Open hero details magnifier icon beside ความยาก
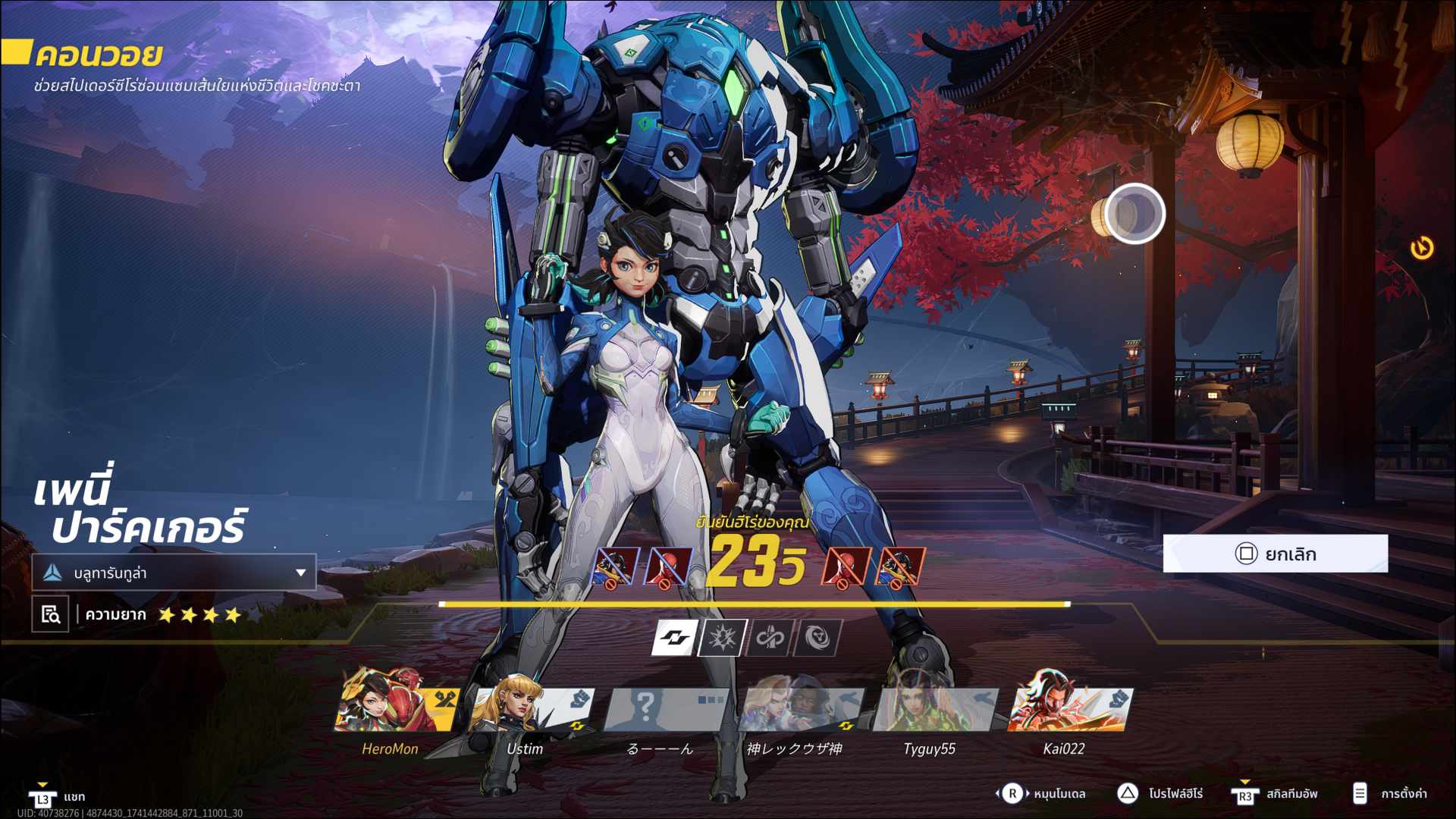The height and width of the screenshot is (819, 1456). point(50,614)
